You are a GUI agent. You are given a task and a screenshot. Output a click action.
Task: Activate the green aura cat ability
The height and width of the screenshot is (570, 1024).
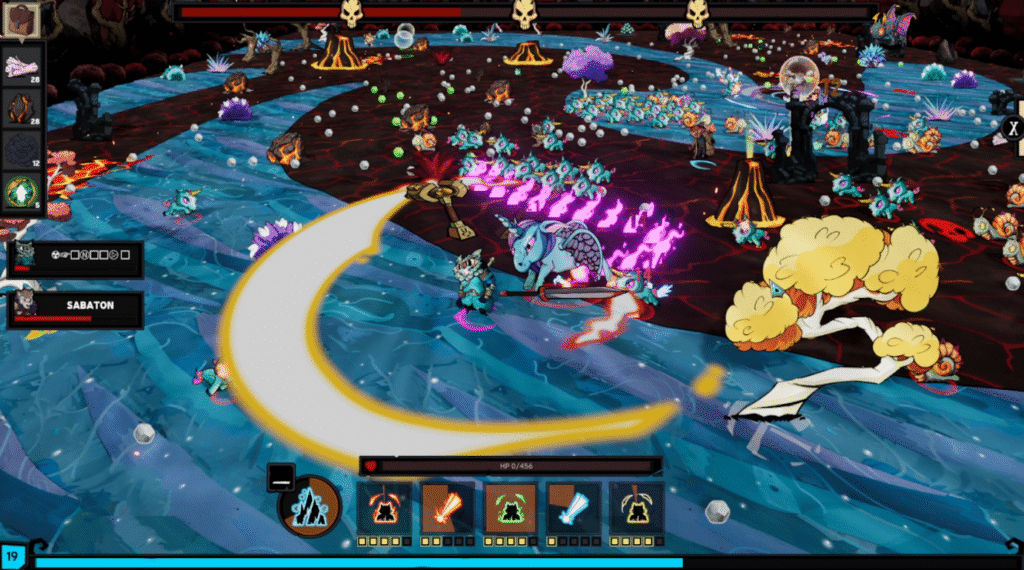(x=510, y=507)
